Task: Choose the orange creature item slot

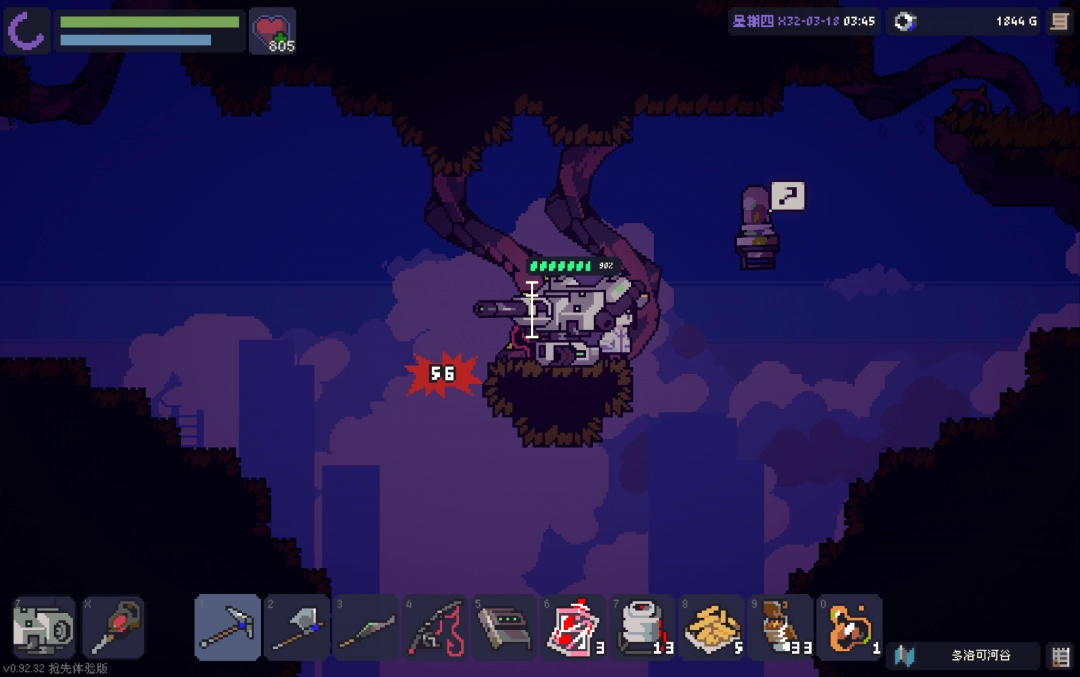Action: click(x=850, y=627)
